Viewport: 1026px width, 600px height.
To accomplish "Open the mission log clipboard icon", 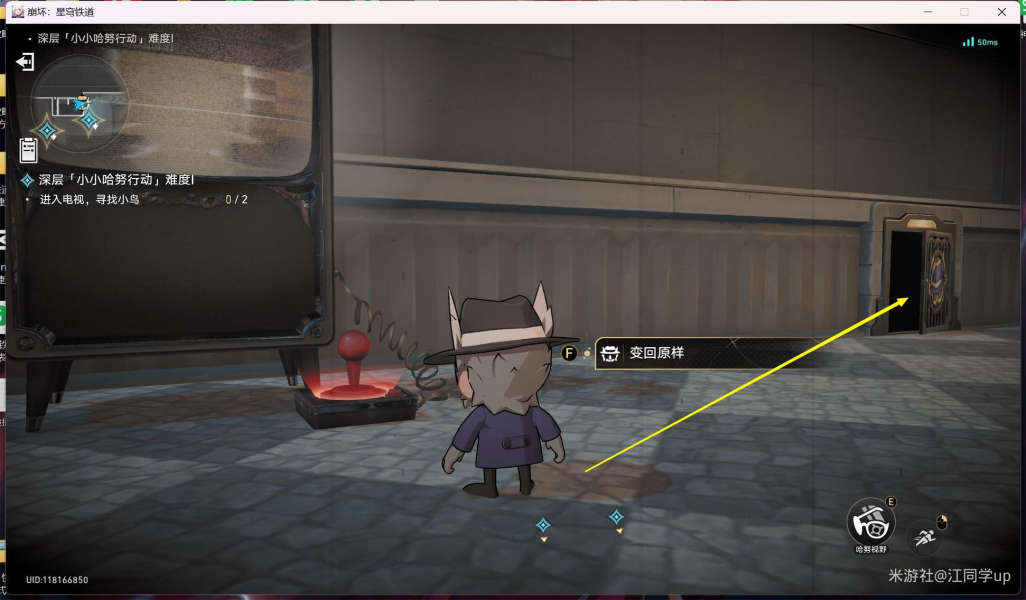I will (x=28, y=150).
